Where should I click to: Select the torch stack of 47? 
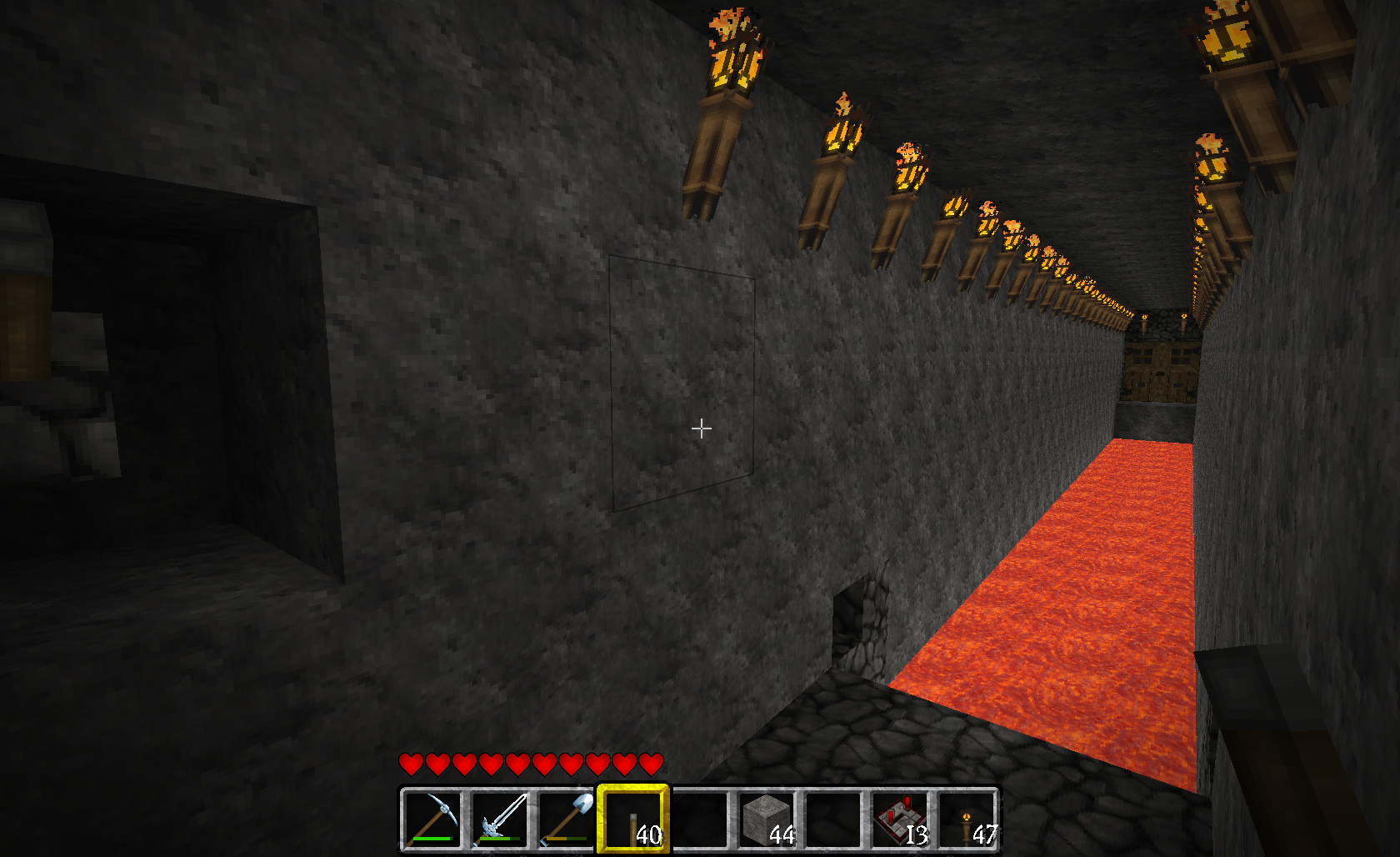pos(966,819)
